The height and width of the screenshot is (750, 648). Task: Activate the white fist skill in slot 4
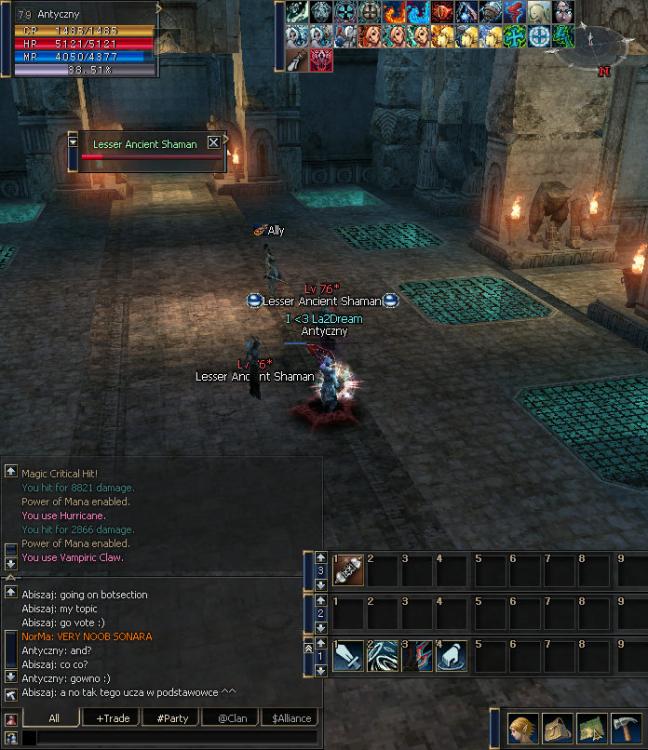[451, 655]
